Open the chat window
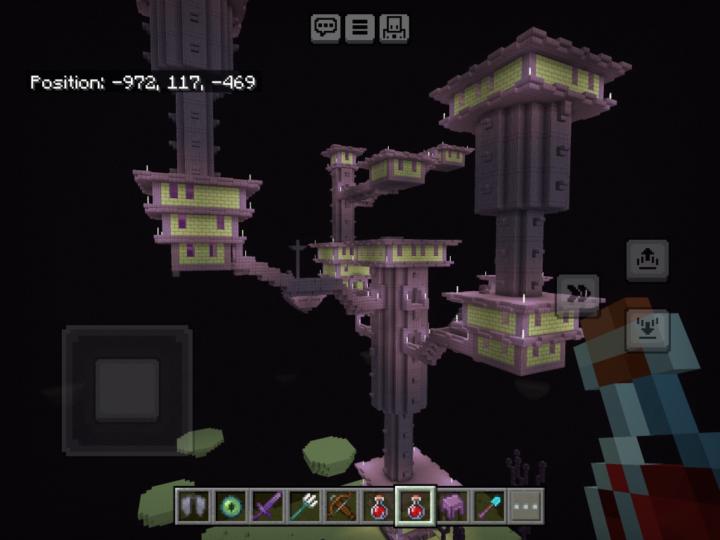Screen dimensions: 720x540 pyautogui.click(x=326, y=28)
